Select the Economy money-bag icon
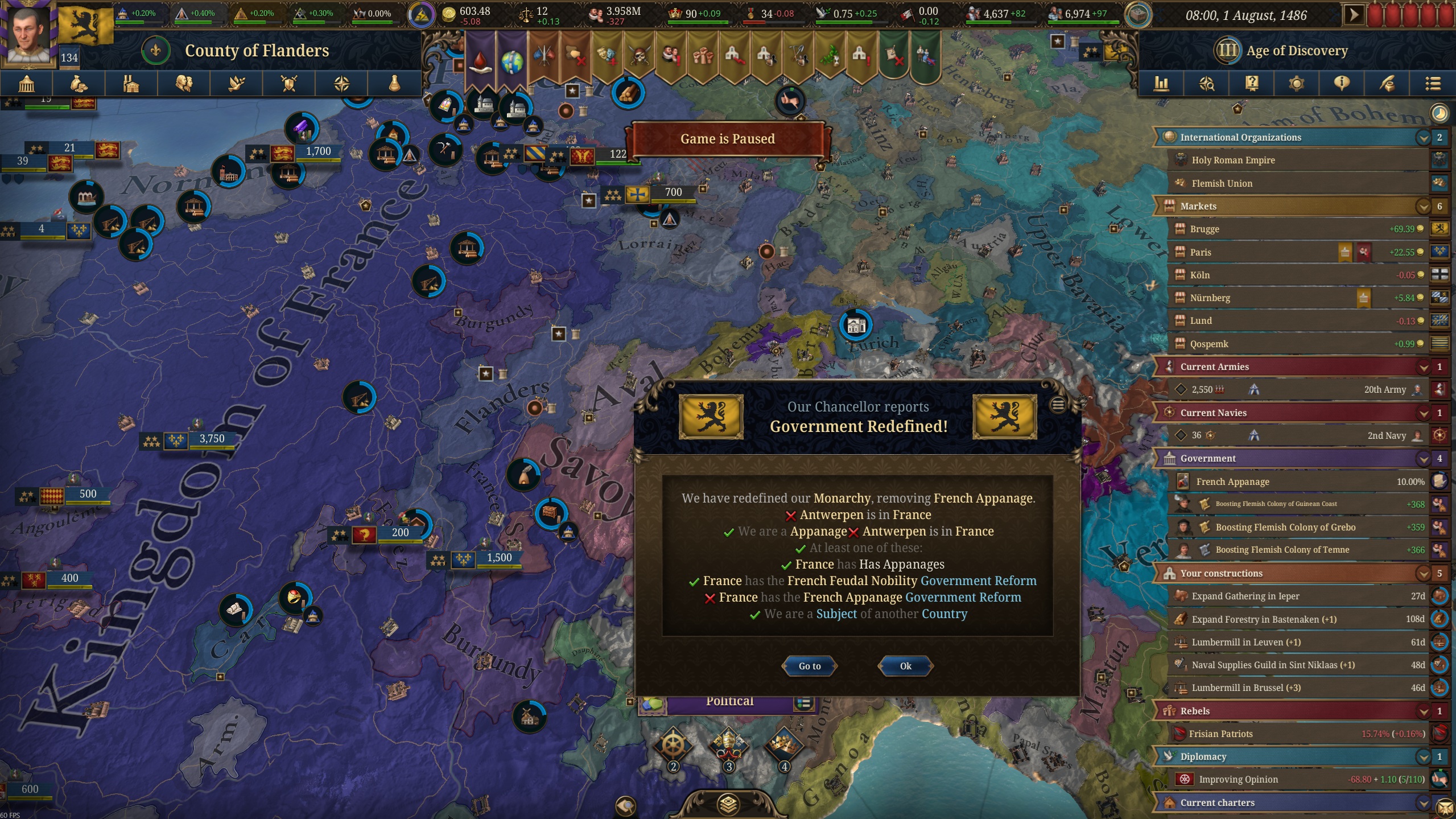 tap(79, 83)
